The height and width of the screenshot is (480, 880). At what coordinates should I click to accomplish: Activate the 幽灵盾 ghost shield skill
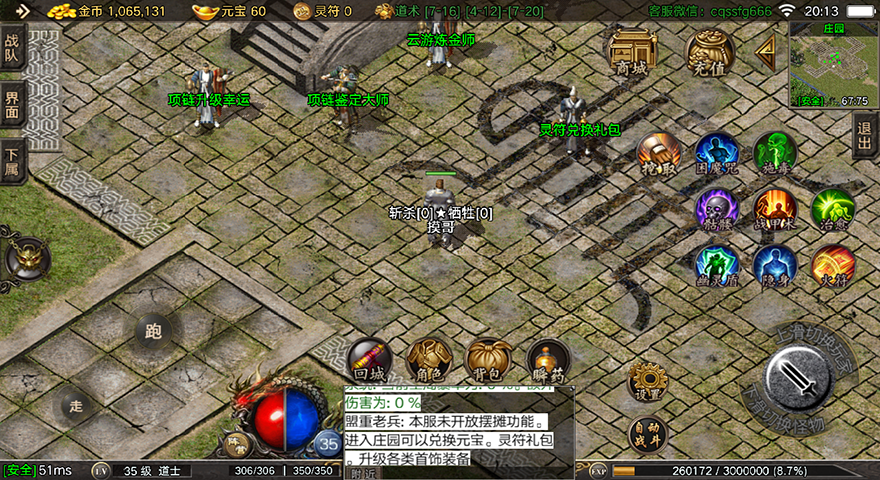pyautogui.click(x=717, y=265)
